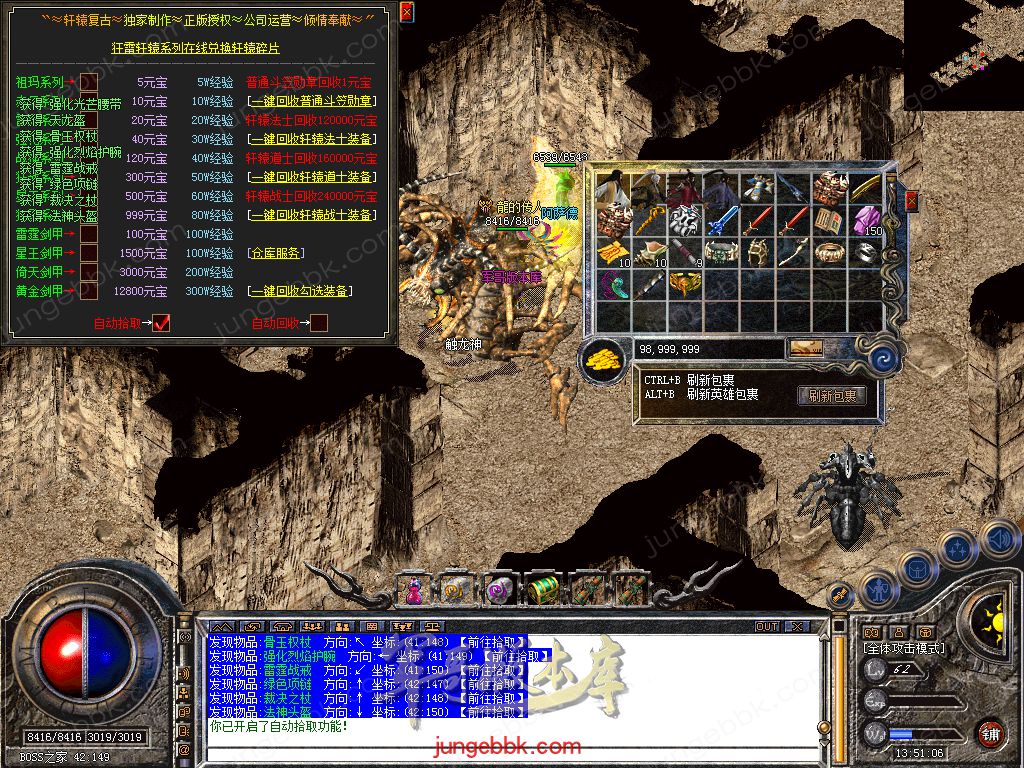The height and width of the screenshot is (768, 1024).
Task: Open the red 铺 shop button
Action: click(990, 735)
